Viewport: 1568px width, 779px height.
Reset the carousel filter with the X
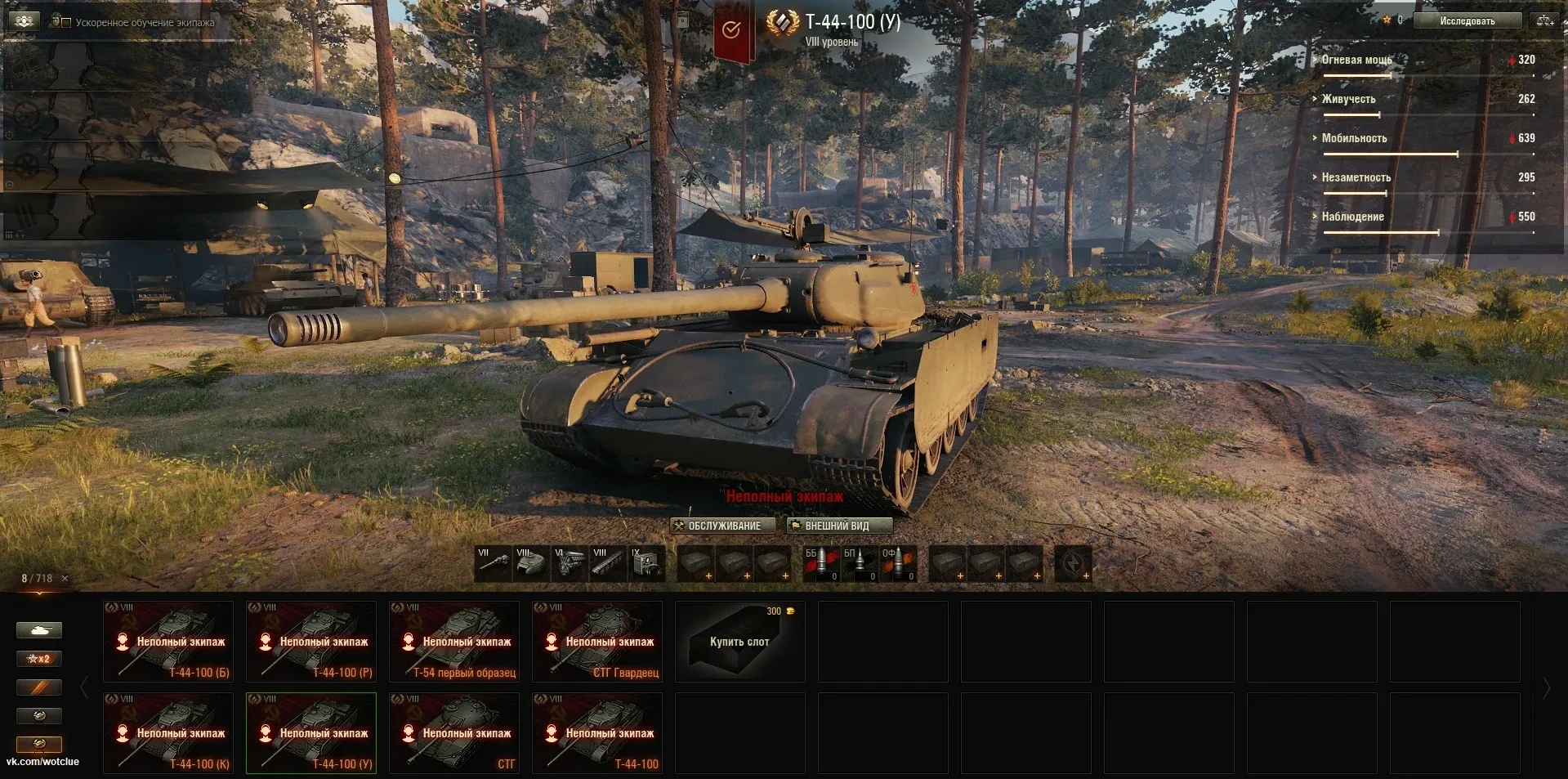(x=65, y=579)
